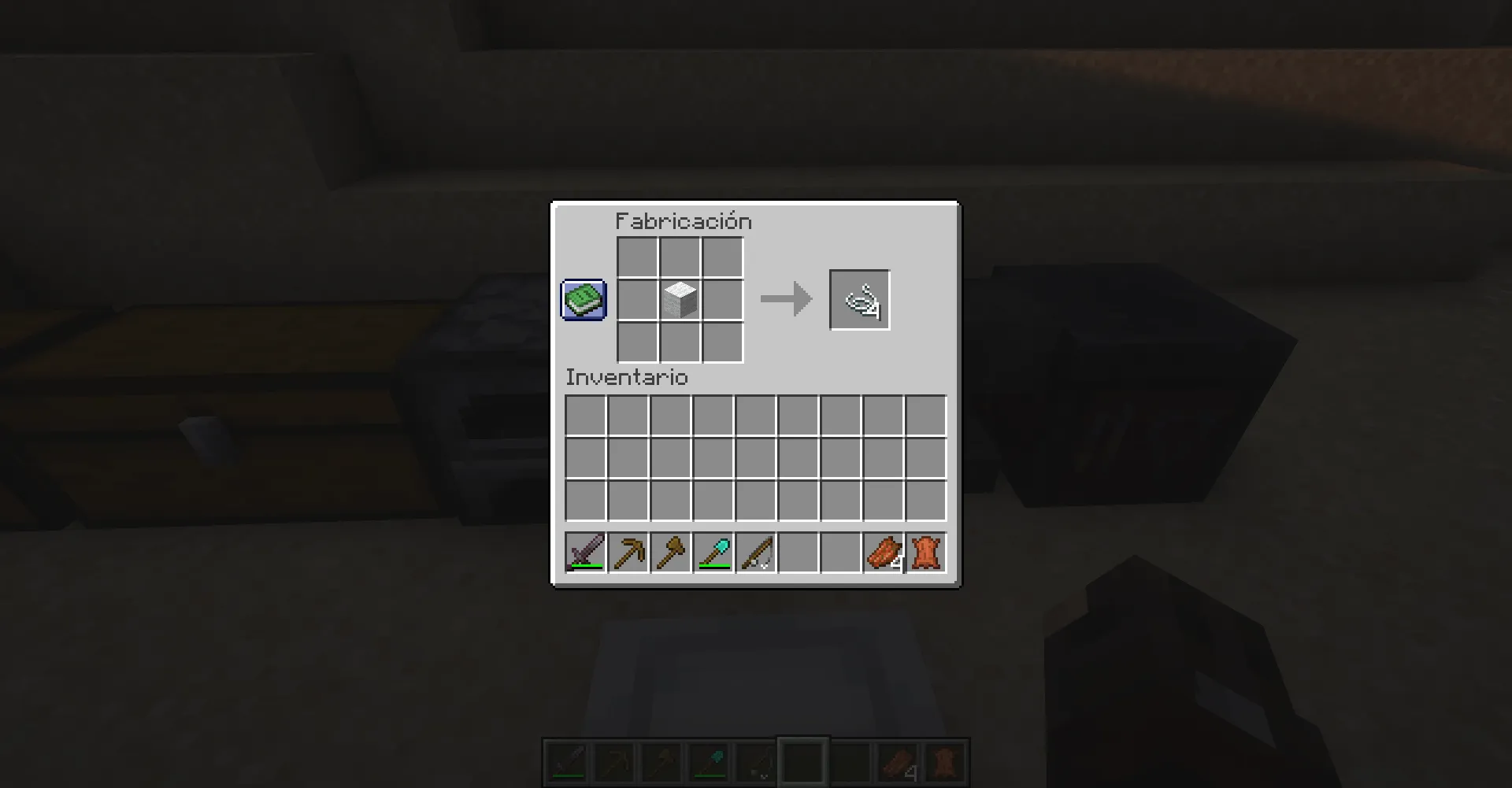This screenshot has height=788, width=1512.
Task: Collect the bone meal from the output slot
Action: [859, 299]
